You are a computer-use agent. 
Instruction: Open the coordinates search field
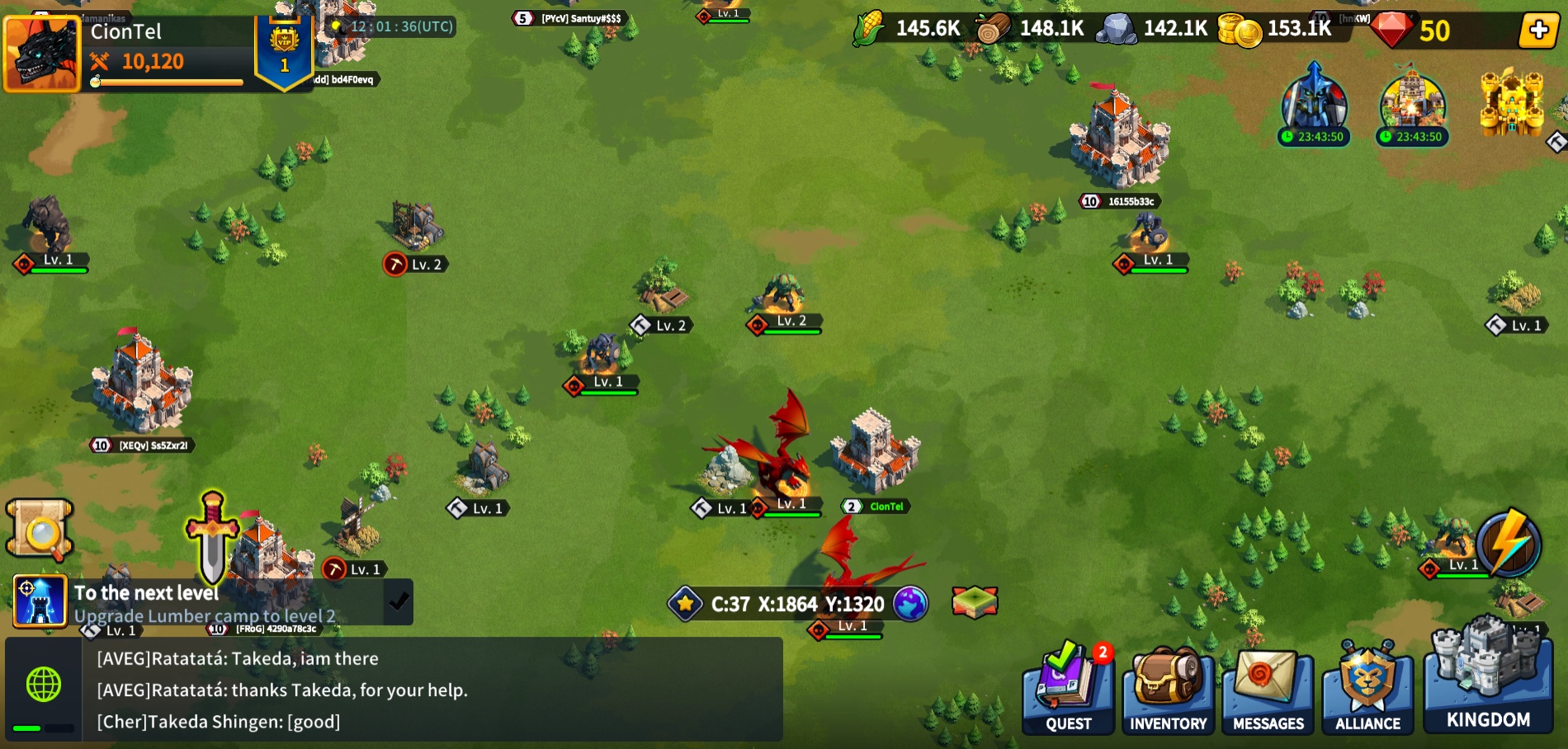point(797,605)
